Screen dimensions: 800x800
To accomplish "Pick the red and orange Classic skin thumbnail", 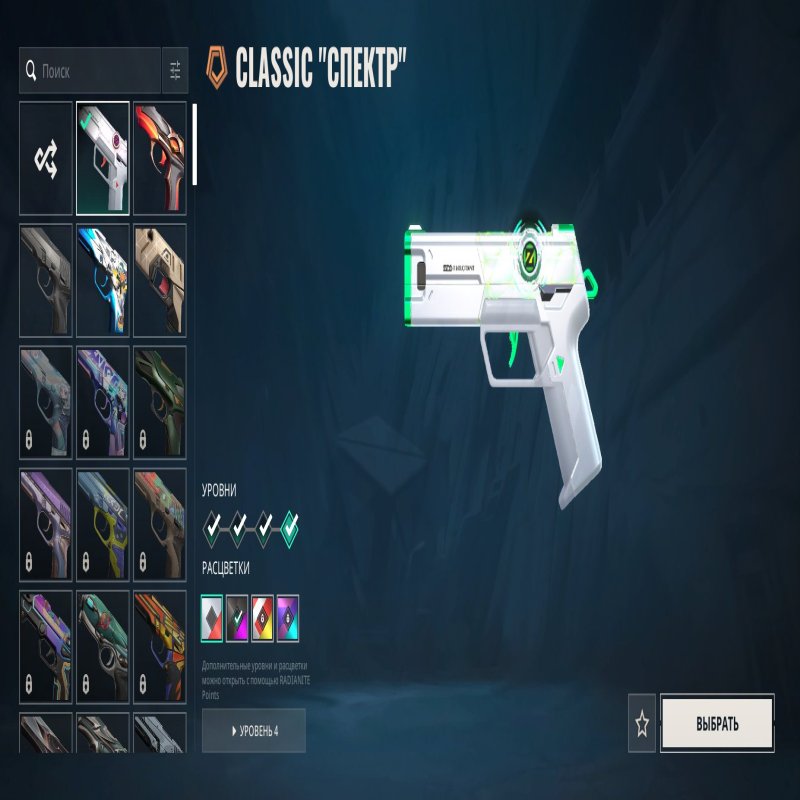I will 160,158.
